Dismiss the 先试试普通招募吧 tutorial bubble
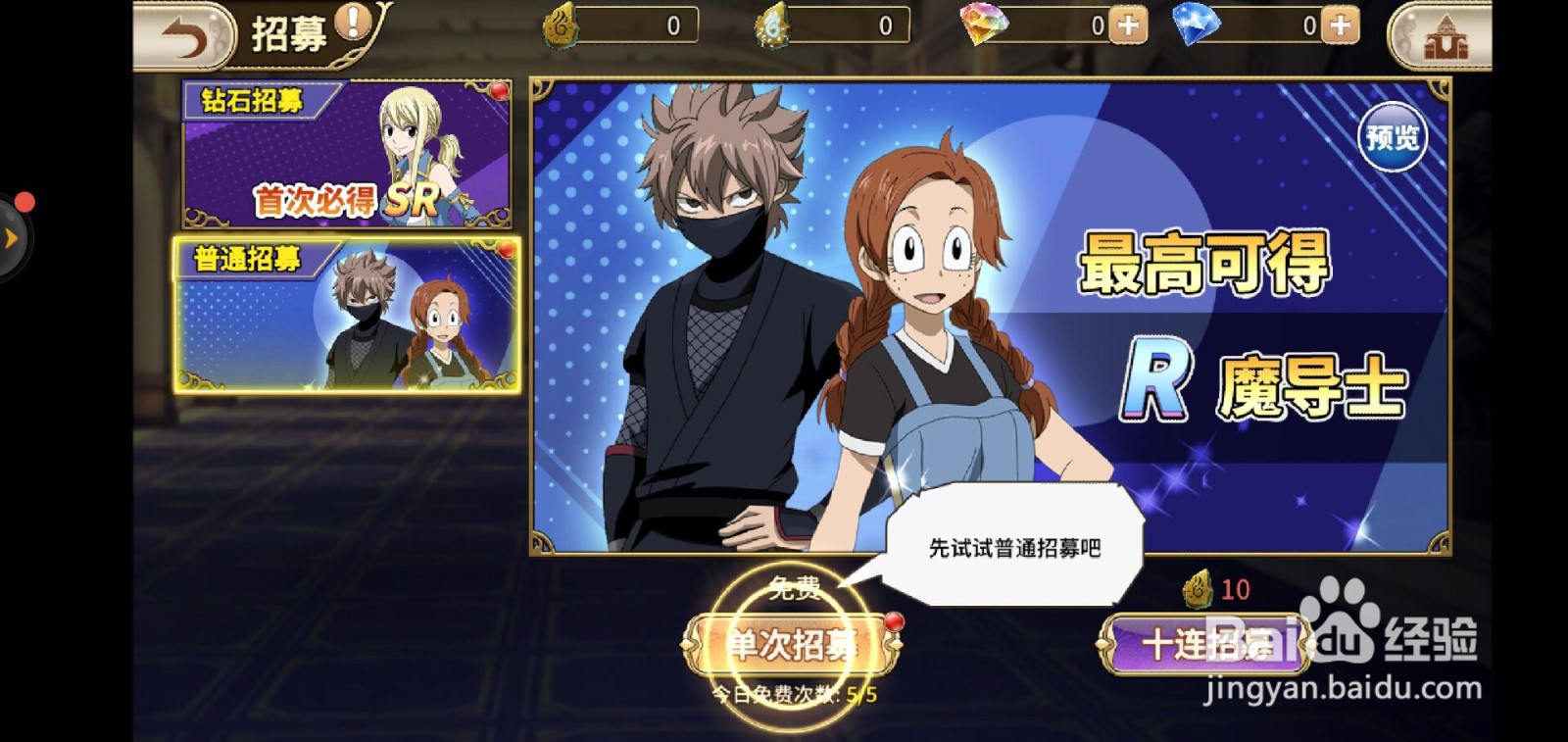1568x742 pixels. pos(1014,549)
